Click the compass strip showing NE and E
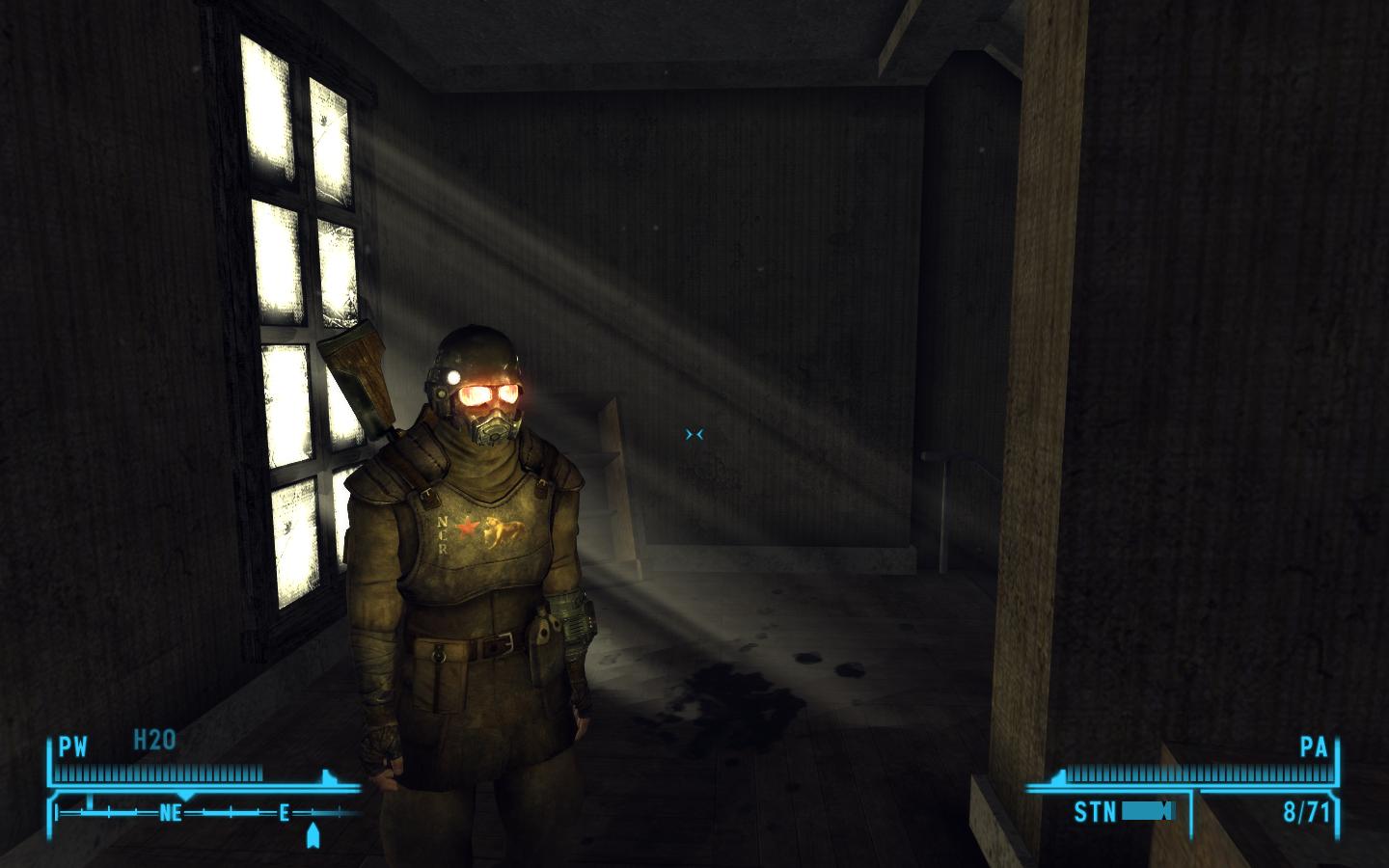Image resolution: width=1389 pixels, height=868 pixels. coord(207,813)
